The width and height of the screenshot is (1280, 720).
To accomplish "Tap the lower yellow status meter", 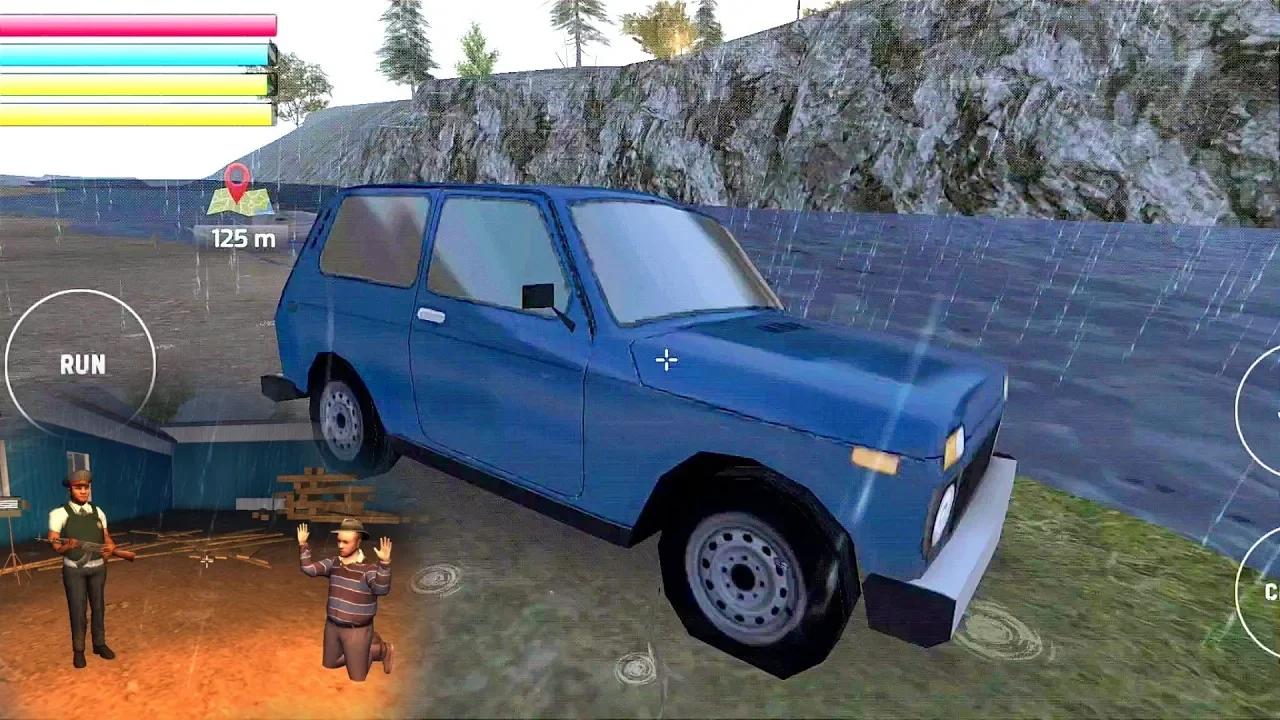I will [x=138, y=112].
